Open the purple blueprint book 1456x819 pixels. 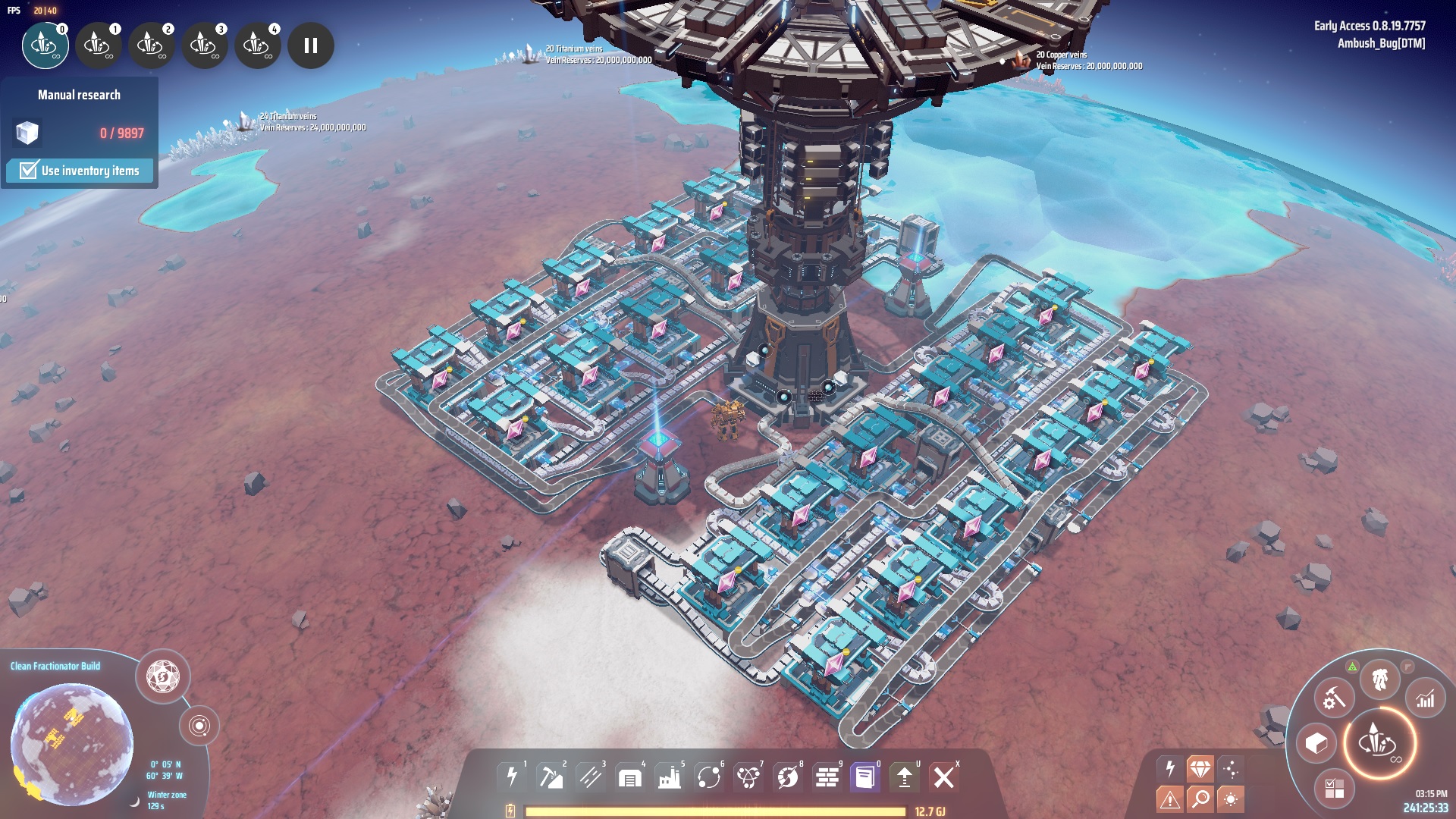(x=864, y=777)
